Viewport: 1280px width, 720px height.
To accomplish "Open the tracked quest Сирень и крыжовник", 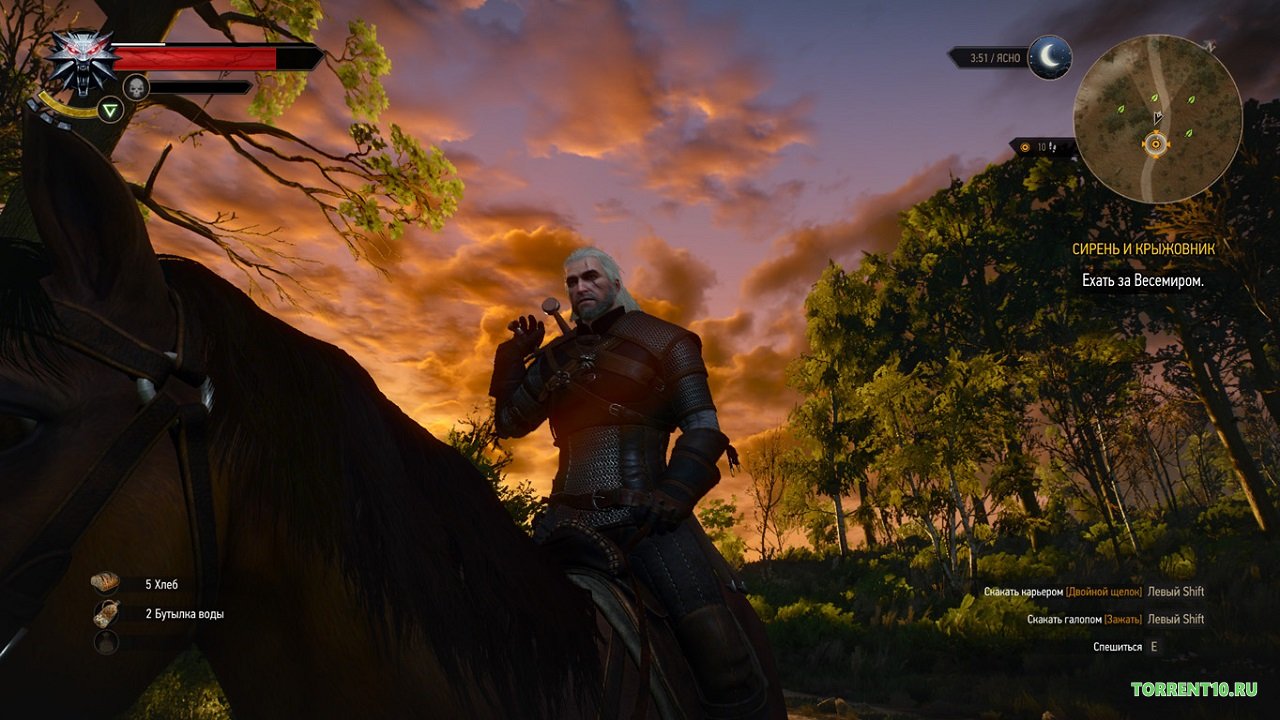I will pyautogui.click(x=1140, y=249).
